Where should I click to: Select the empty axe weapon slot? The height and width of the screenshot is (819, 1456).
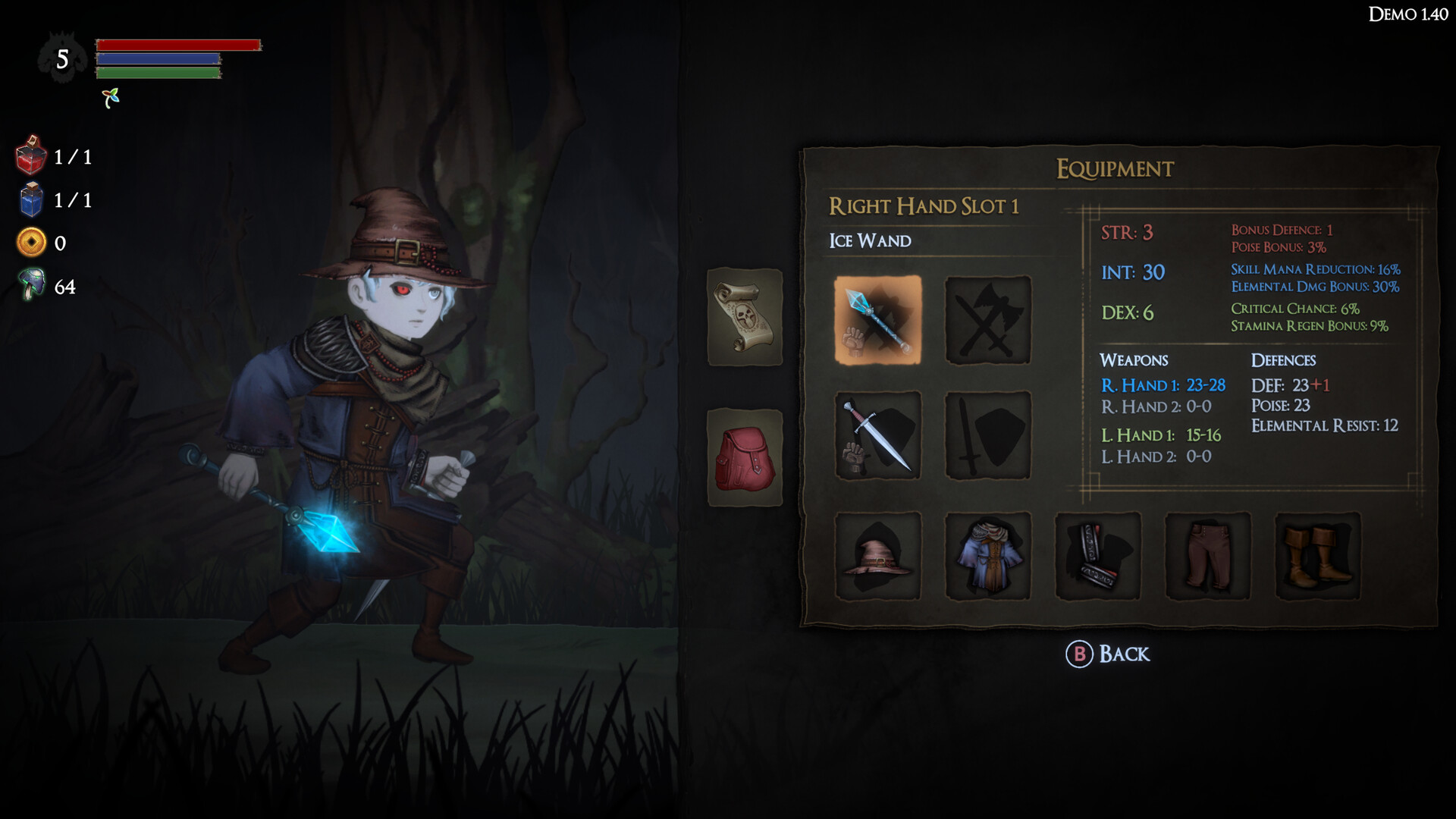tap(987, 319)
